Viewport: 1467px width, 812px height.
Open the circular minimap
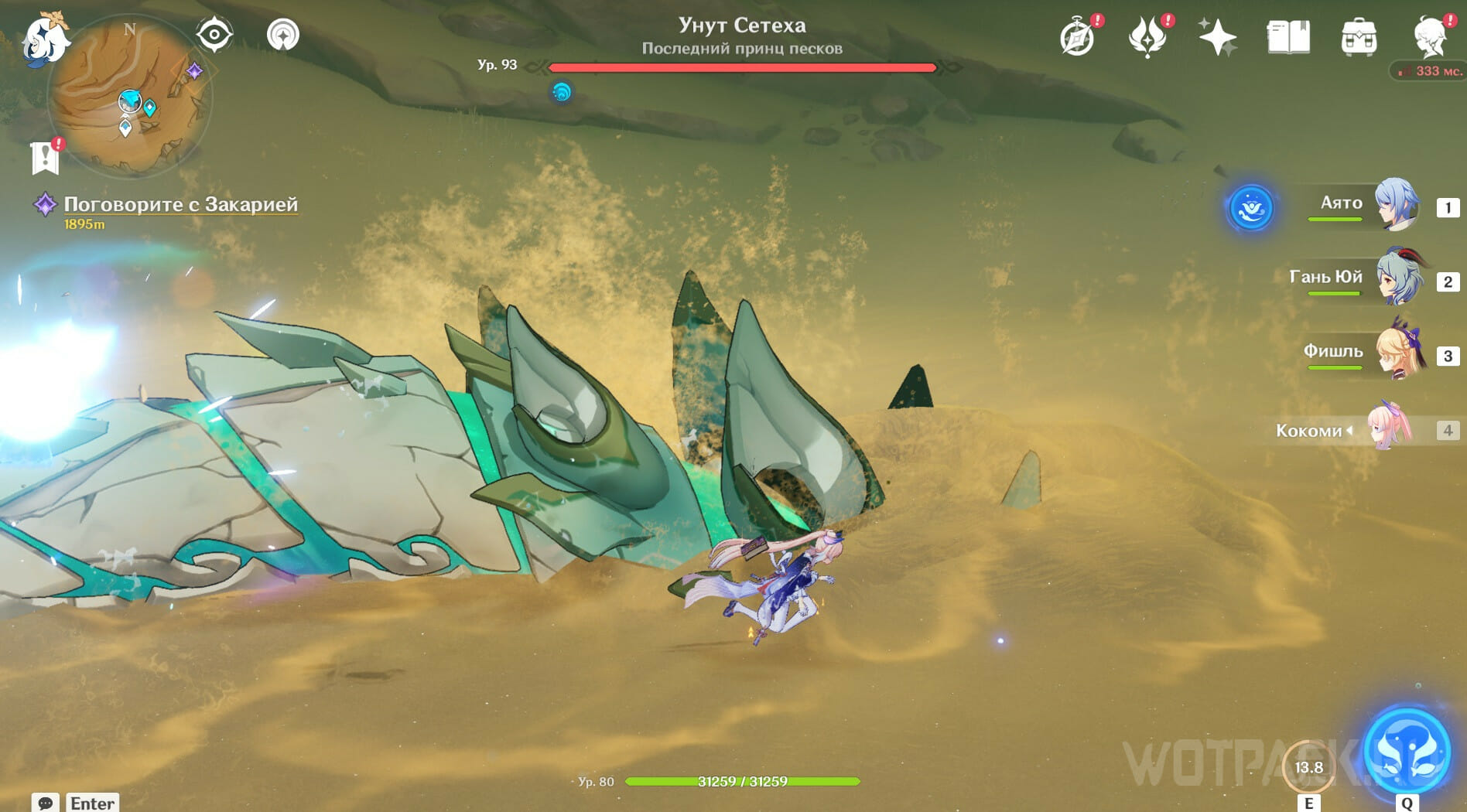pyautogui.click(x=128, y=97)
